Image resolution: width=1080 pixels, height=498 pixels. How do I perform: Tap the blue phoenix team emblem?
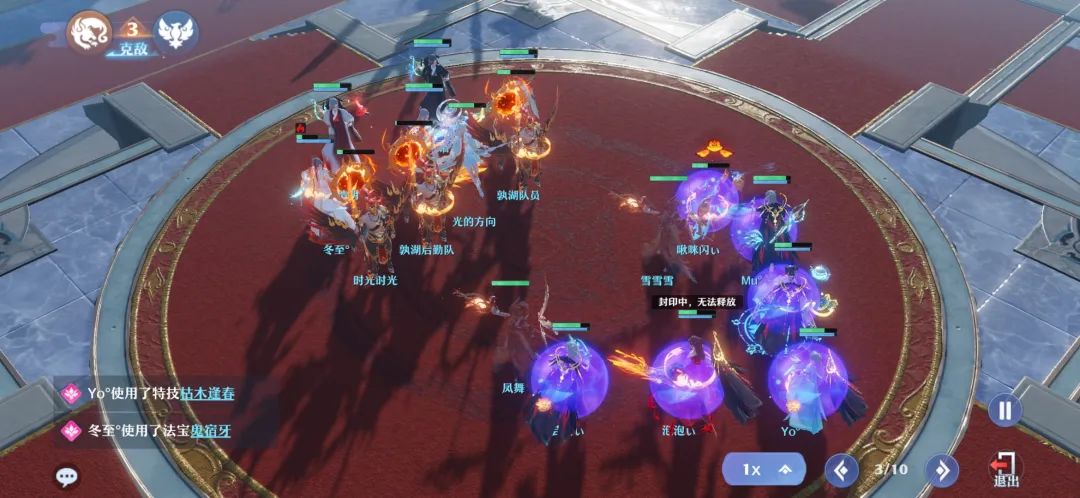176,30
